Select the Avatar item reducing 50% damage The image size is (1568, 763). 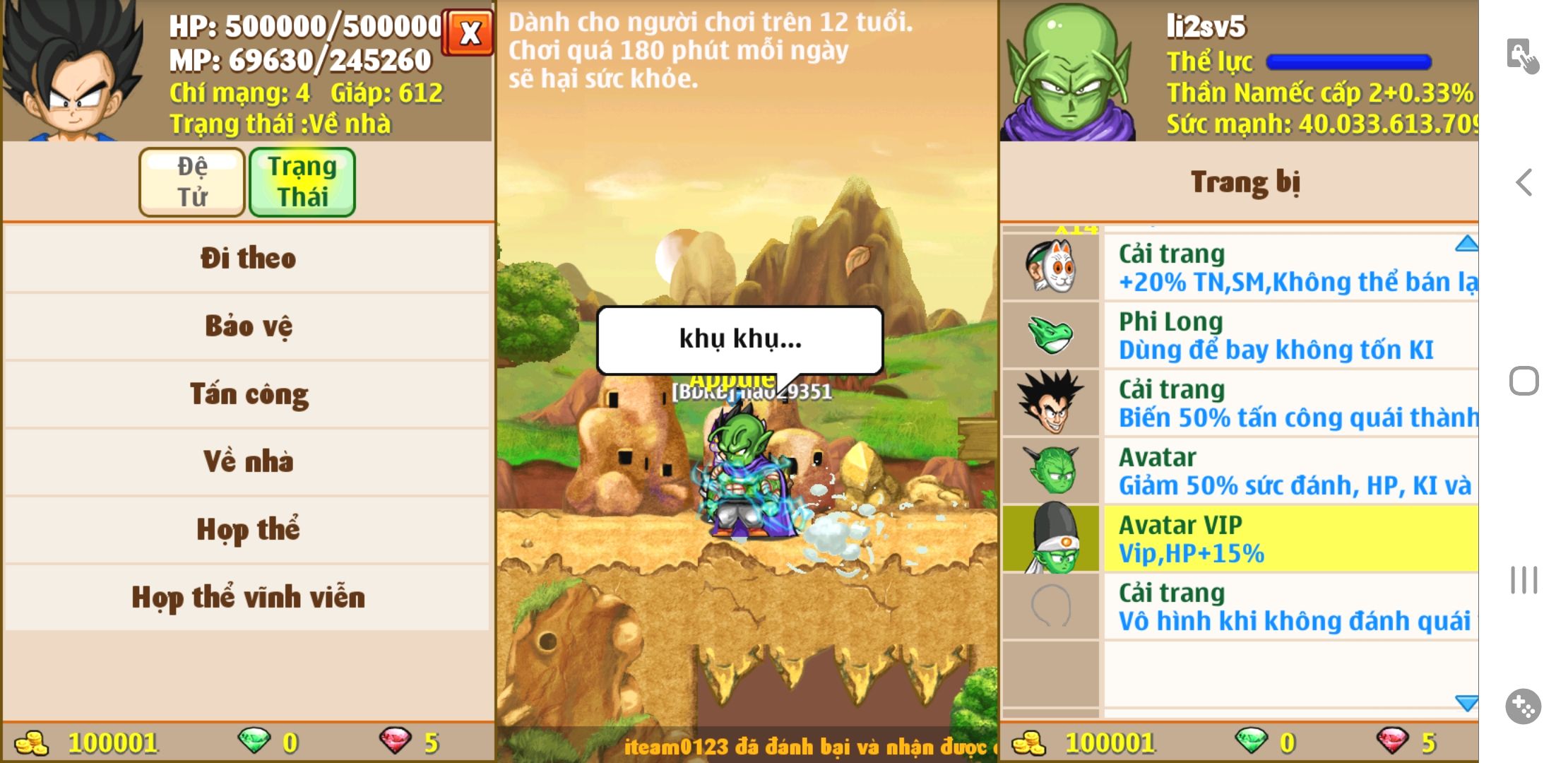(x=1240, y=471)
